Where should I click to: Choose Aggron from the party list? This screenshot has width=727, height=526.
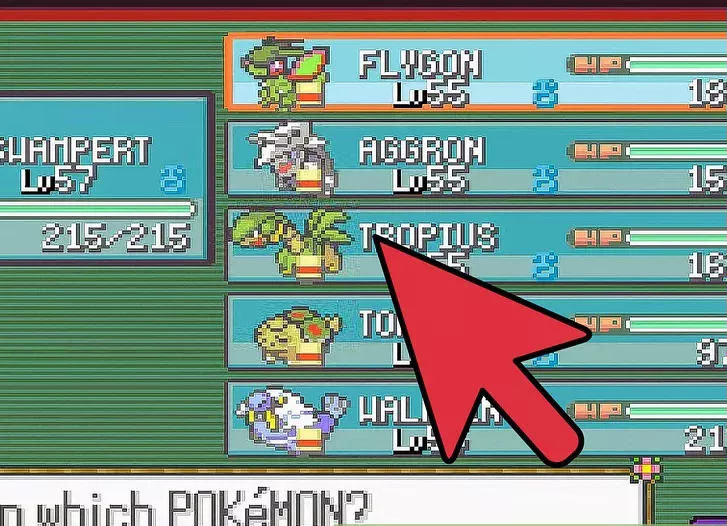470,159
